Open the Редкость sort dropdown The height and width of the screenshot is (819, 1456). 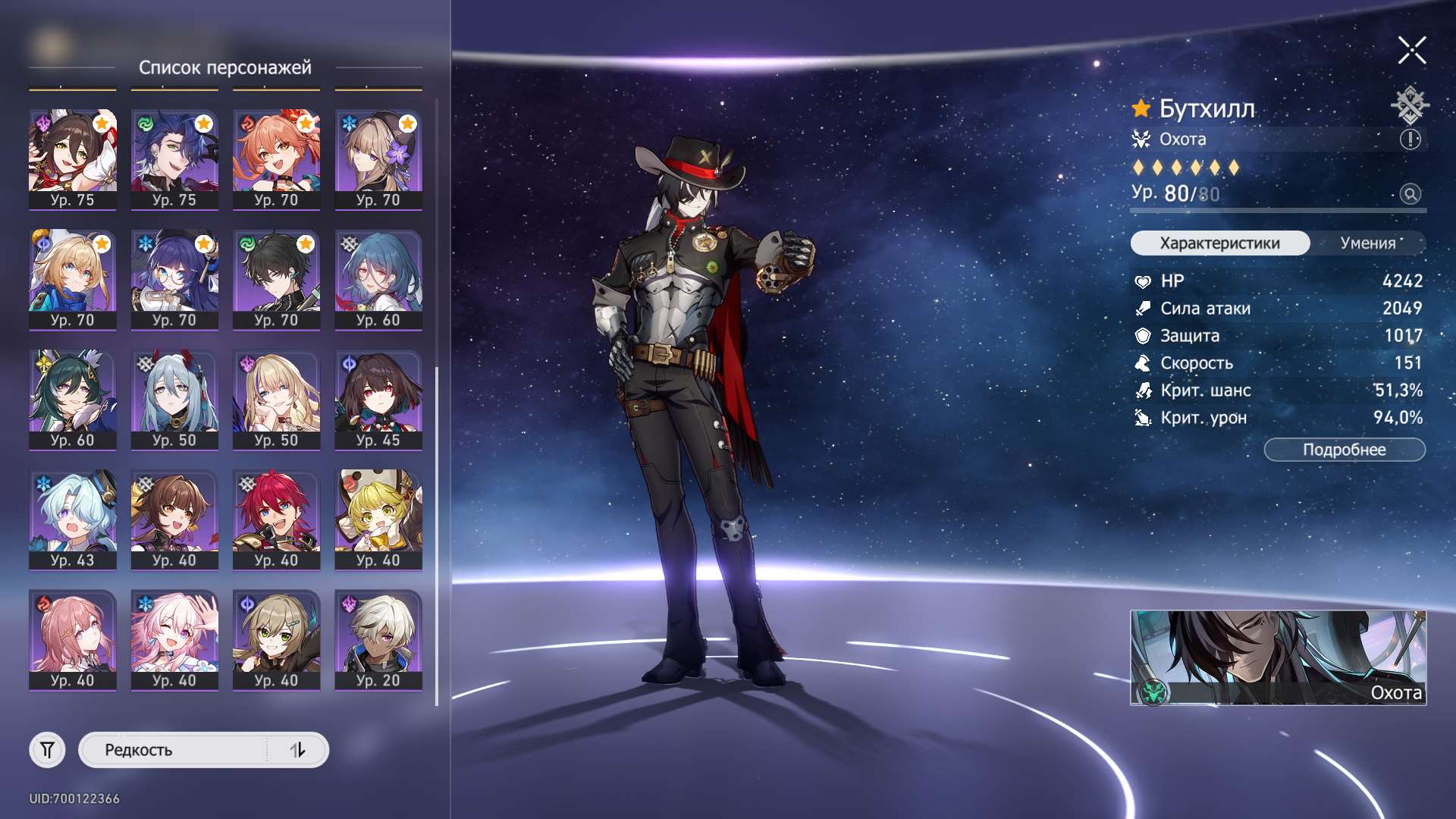[x=173, y=750]
